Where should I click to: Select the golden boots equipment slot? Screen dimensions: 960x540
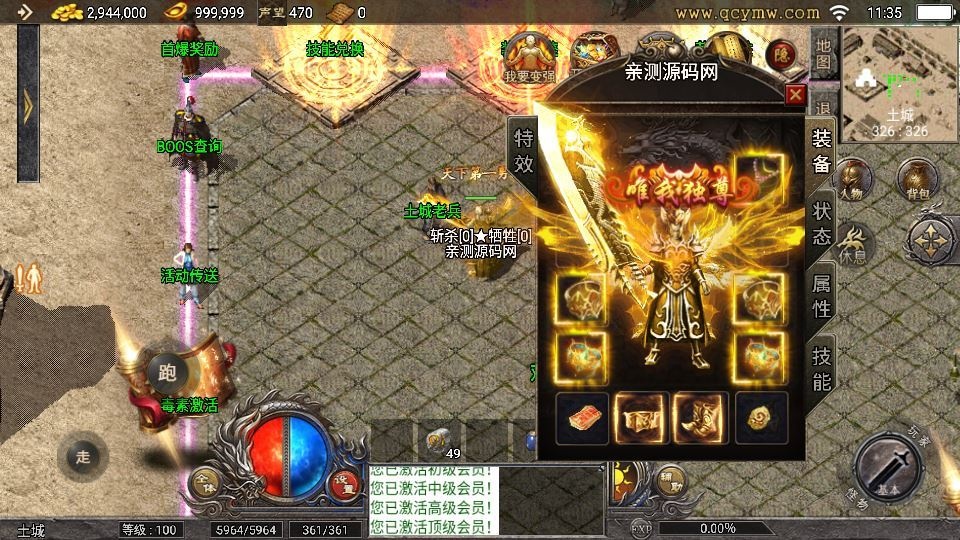pos(700,417)
